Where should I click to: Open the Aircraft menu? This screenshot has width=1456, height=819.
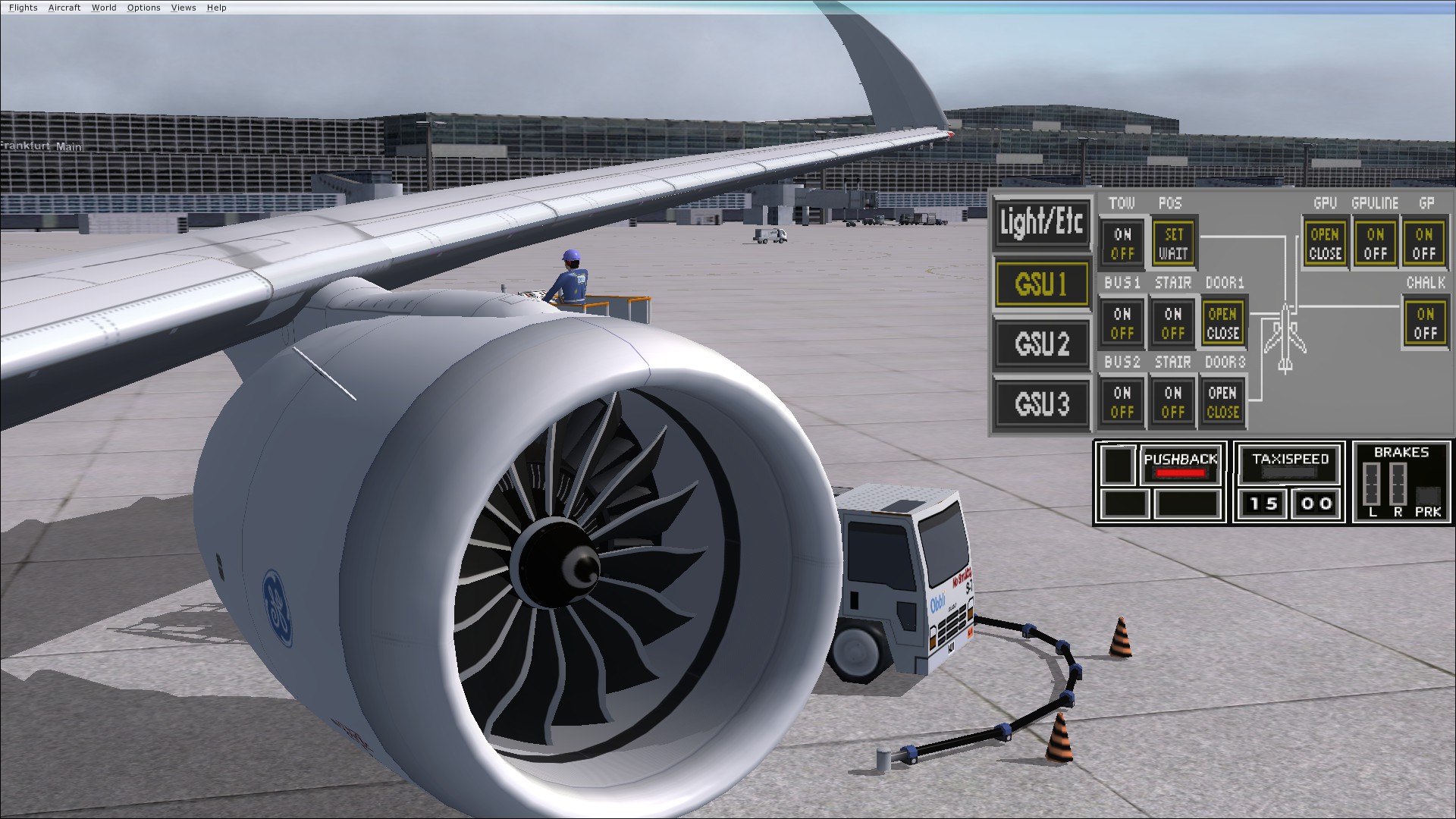tap(64, 8)
